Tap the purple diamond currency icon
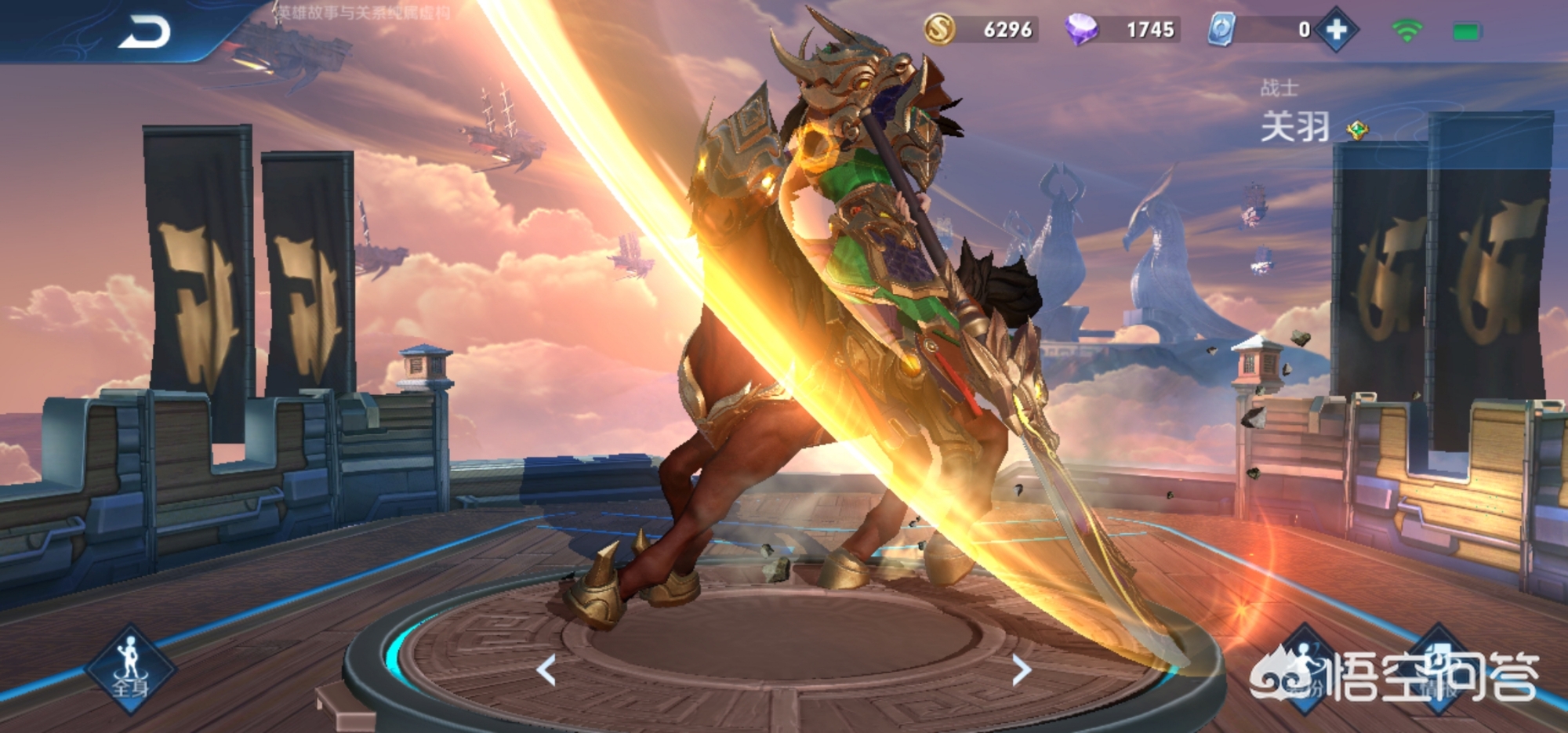 tap(1081, 30)
